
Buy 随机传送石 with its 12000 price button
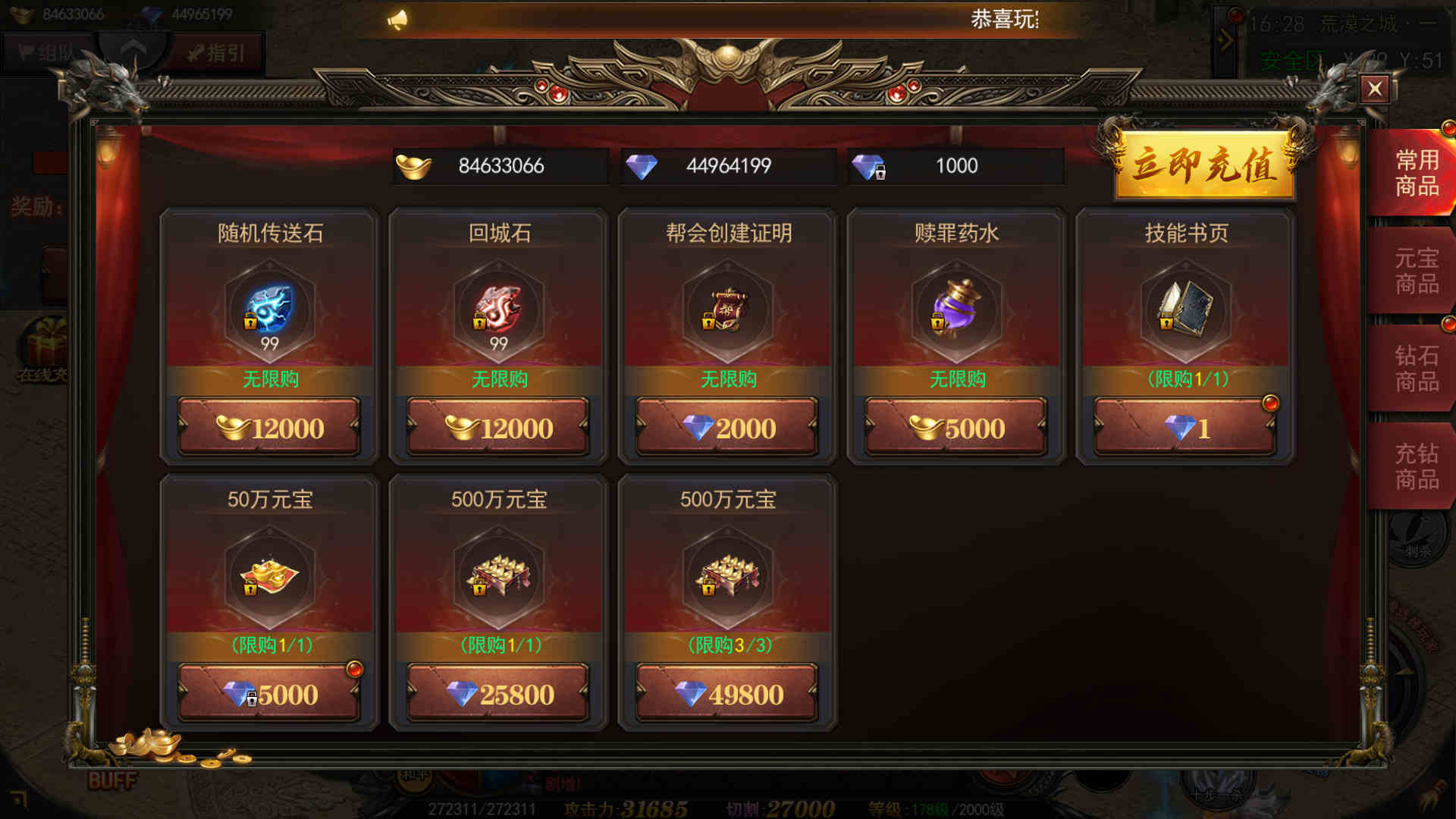coord(269,428)
